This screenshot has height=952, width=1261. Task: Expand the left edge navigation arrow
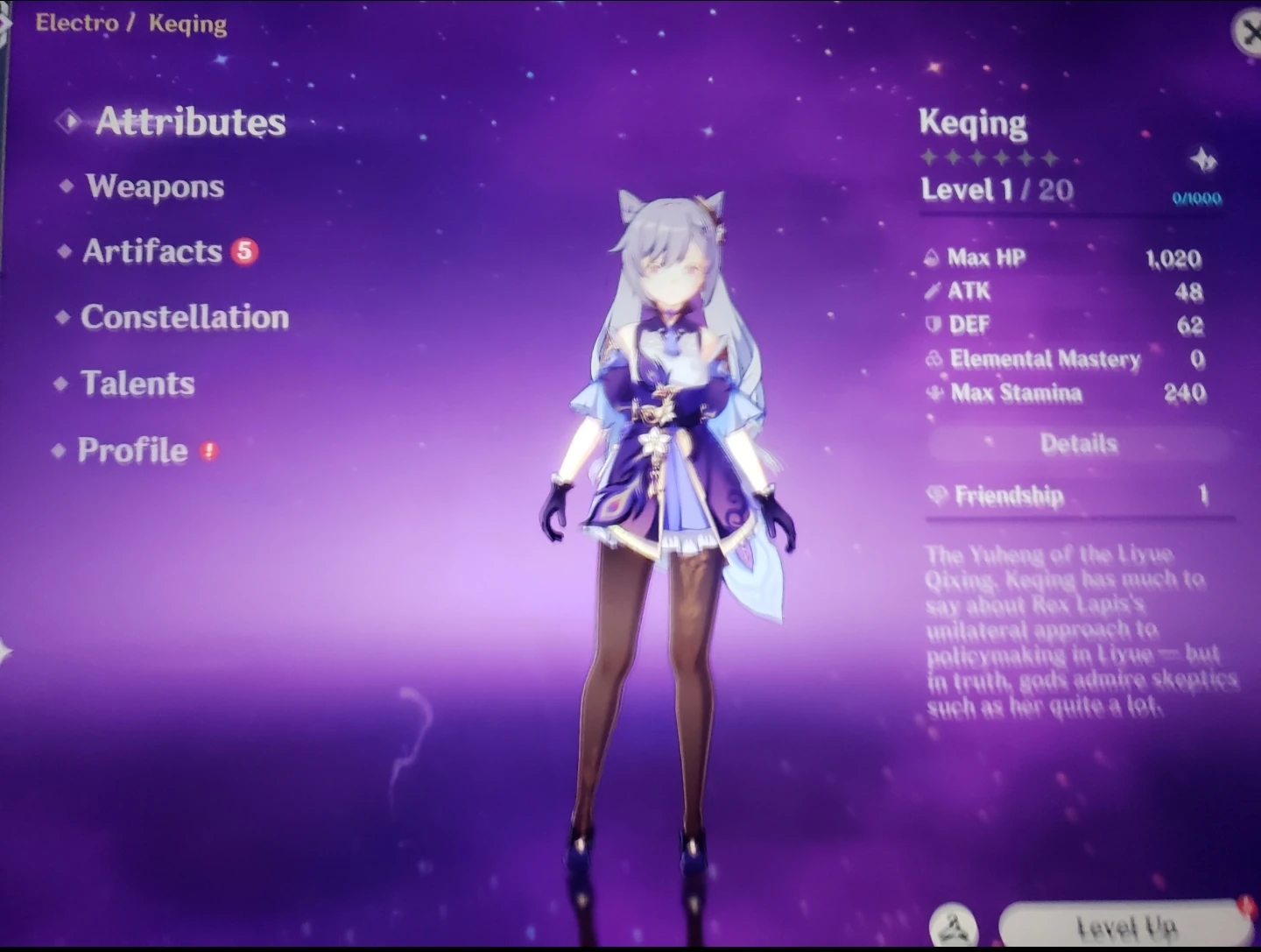[7, 648]
